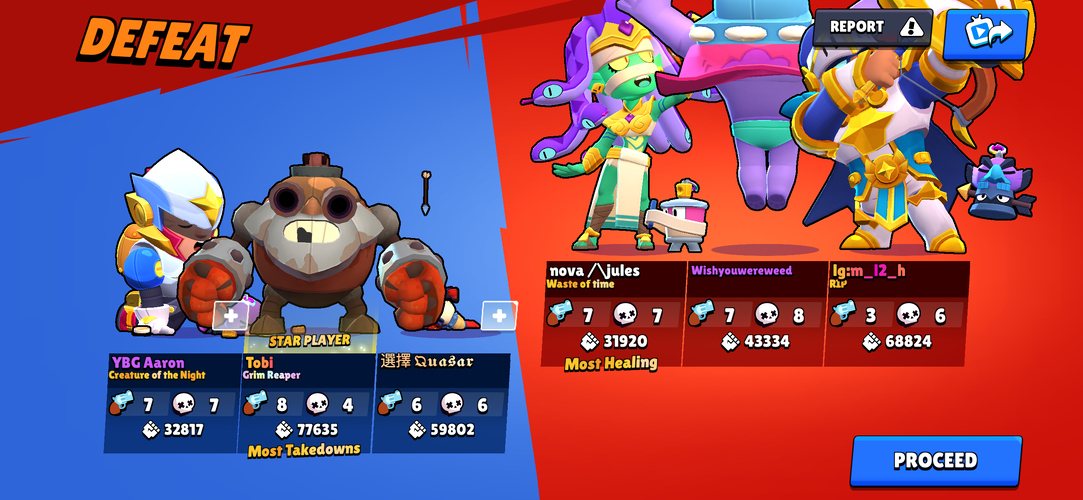Viewport: 1083px width, 500px height.
Task: View Quasar's player stats card
Action: pyautogui.click(x=440, y=402)
